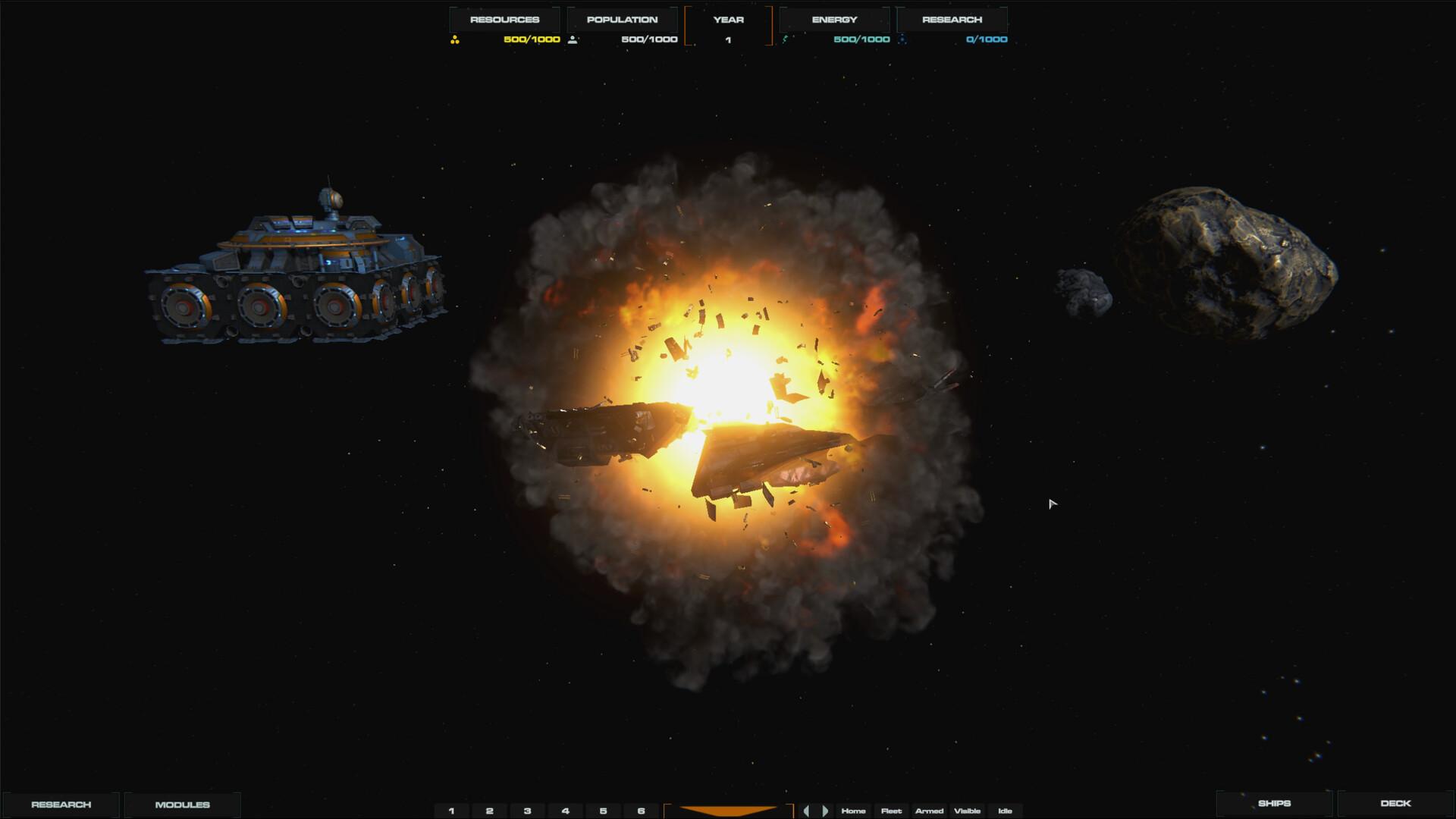Open the Modules menu
The height and width of the screenshot is (819, 1456).
click(x=182, y=805)
